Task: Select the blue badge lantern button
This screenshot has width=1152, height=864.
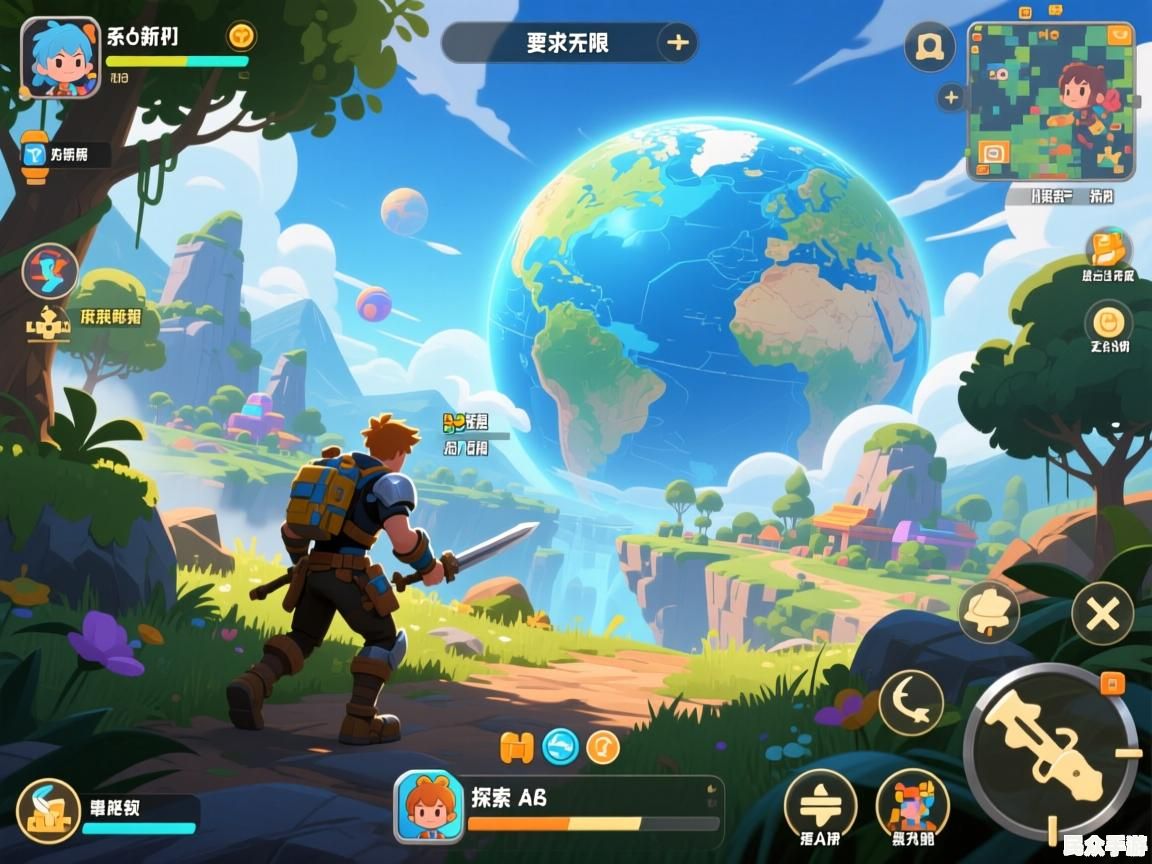Action: tap(37, 155)
